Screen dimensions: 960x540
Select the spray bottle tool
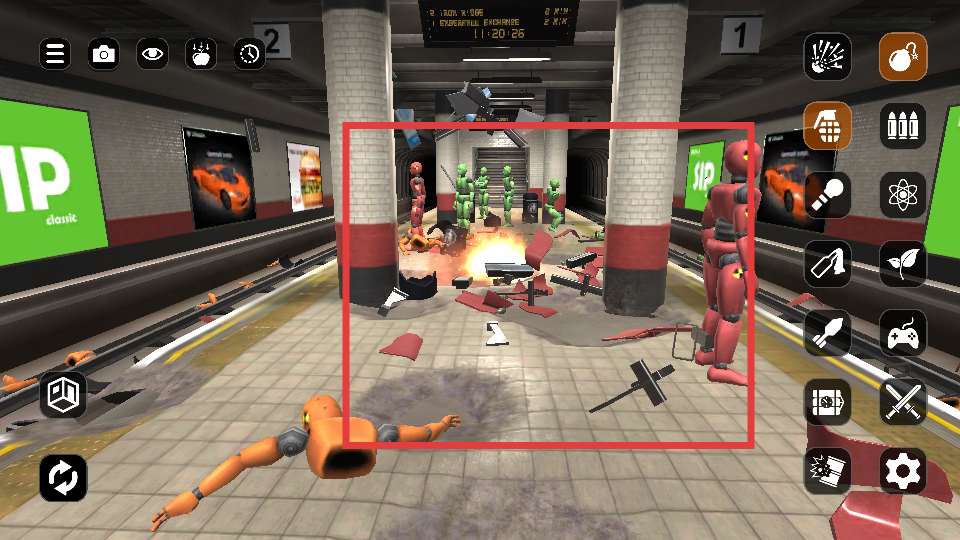pos(828,264)
